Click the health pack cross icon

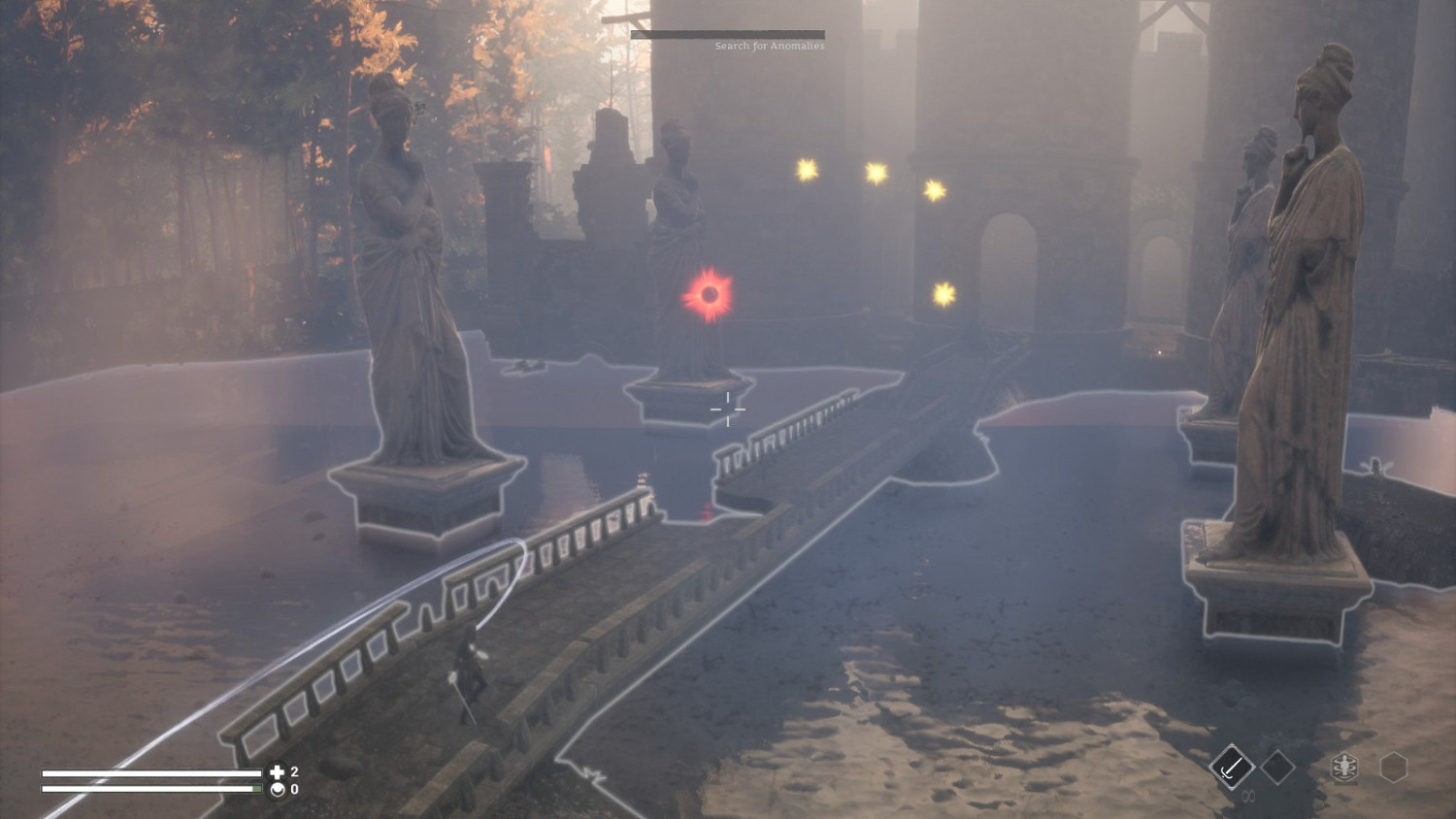coord(277,772)
